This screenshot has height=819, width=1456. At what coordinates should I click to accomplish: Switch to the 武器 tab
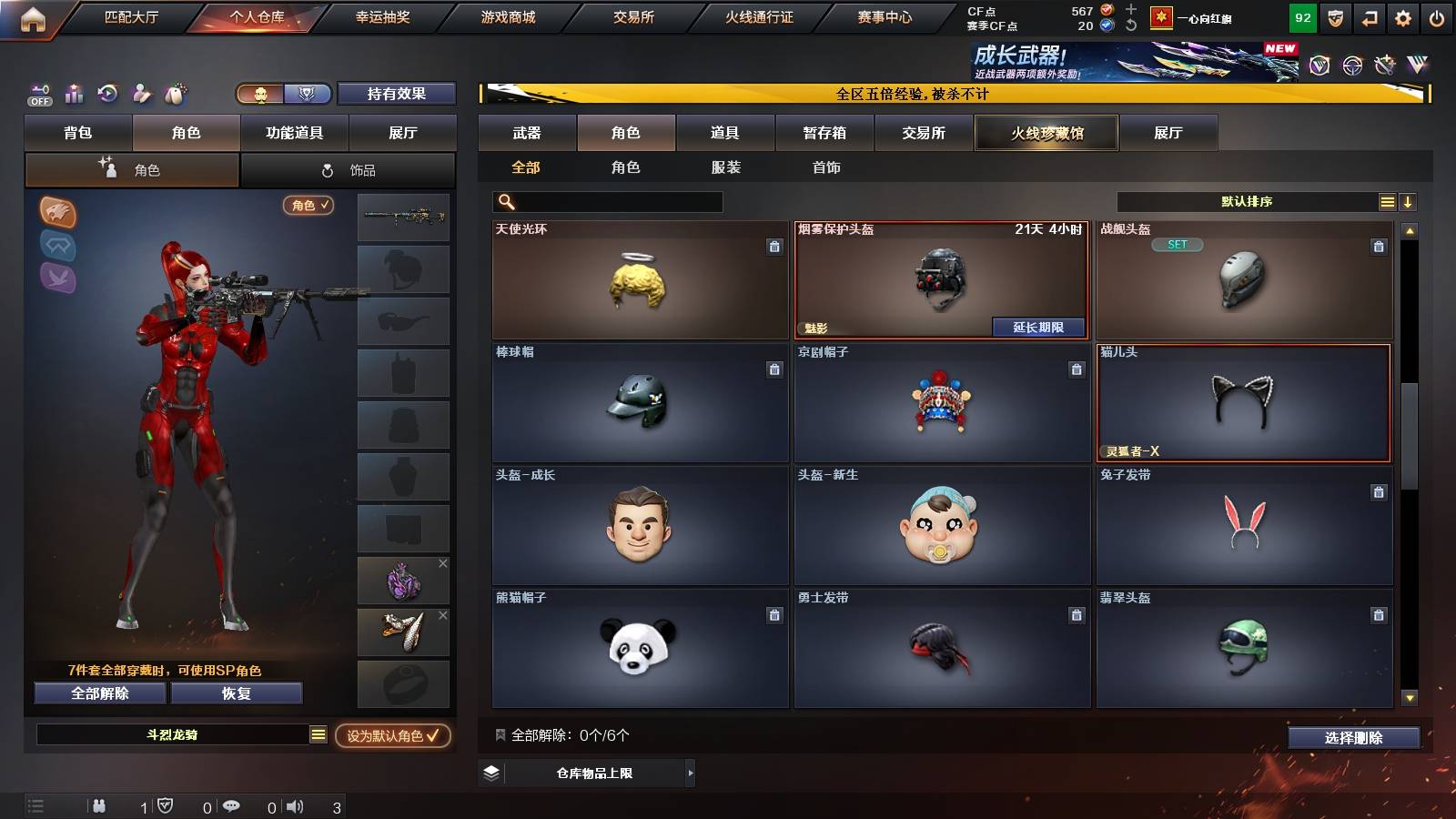(527, 132)
